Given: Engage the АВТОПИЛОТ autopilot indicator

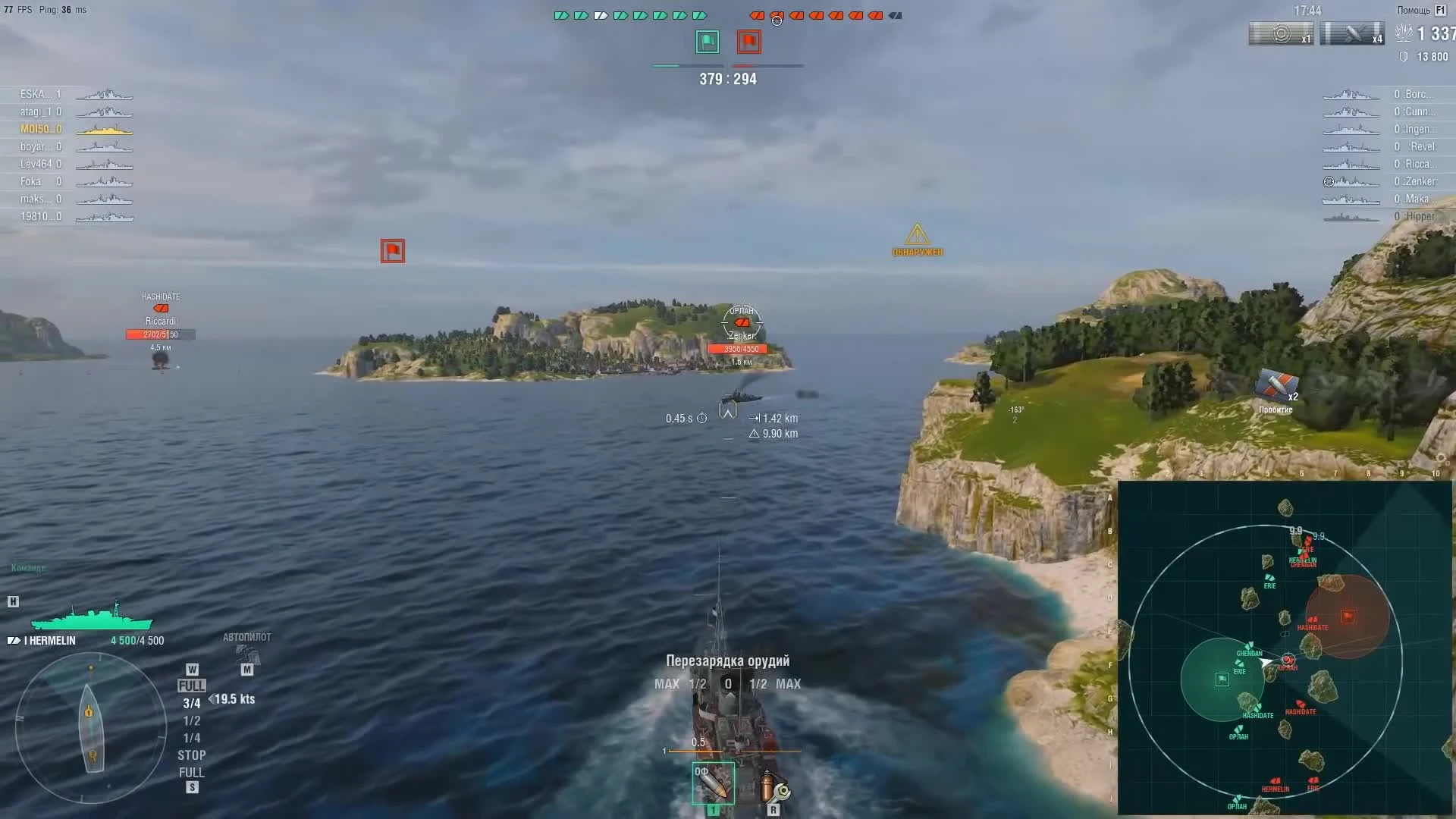Looking at the screenshot, I should click(249, 638).
